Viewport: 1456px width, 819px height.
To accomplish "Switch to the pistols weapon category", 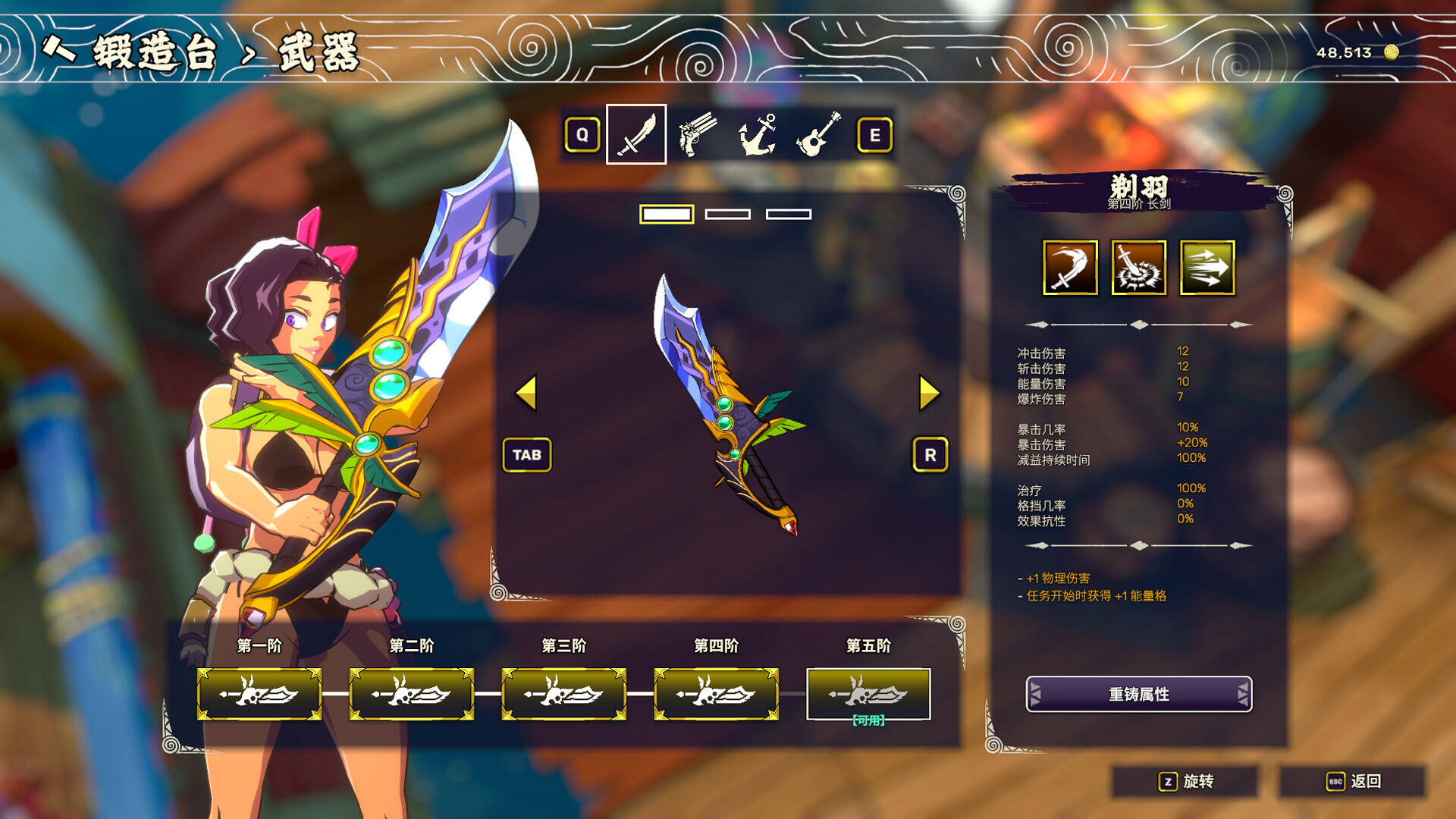I will [697, 135].
